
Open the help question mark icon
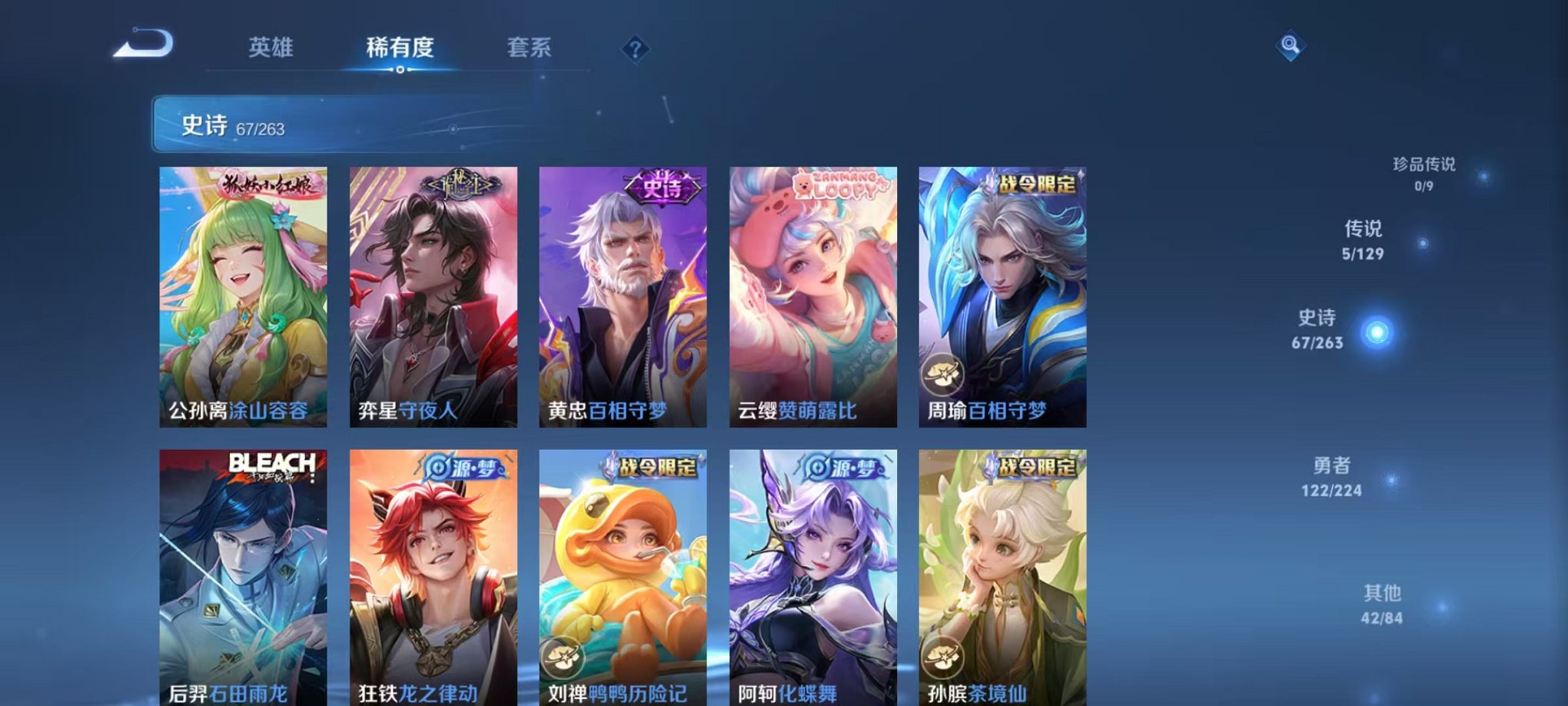[635, 48]
